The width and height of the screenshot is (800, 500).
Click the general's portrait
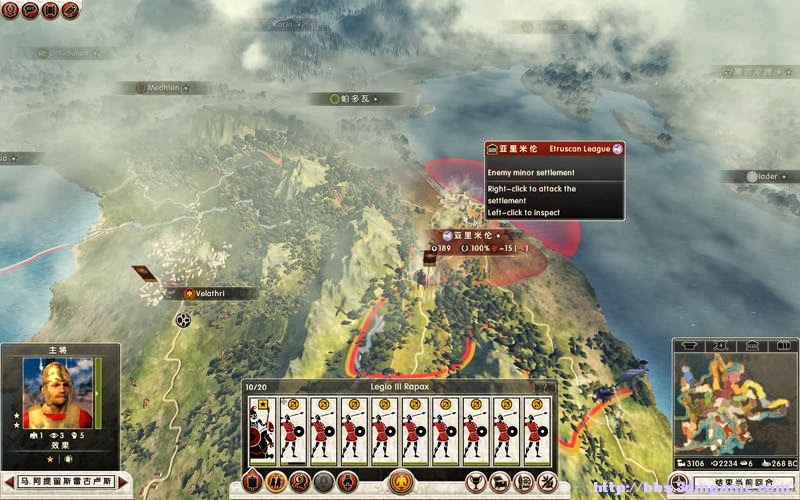[x=57, y=393]
